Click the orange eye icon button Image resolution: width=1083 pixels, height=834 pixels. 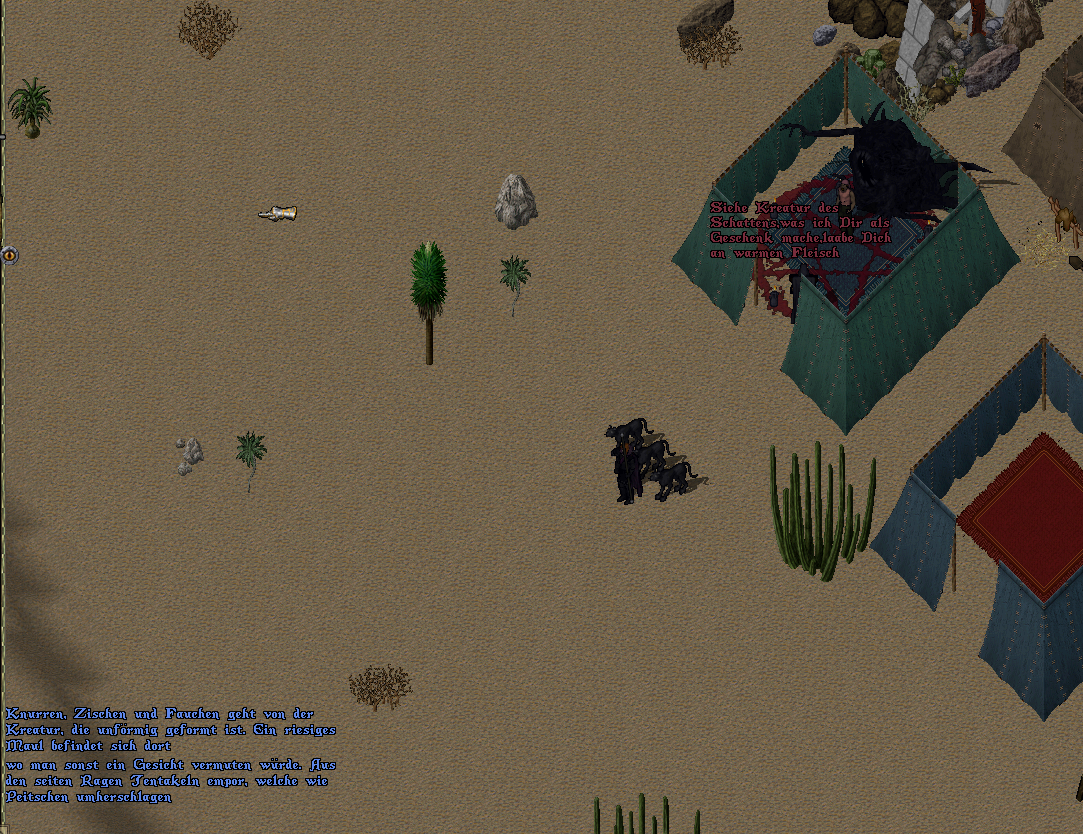pos(10,254)
